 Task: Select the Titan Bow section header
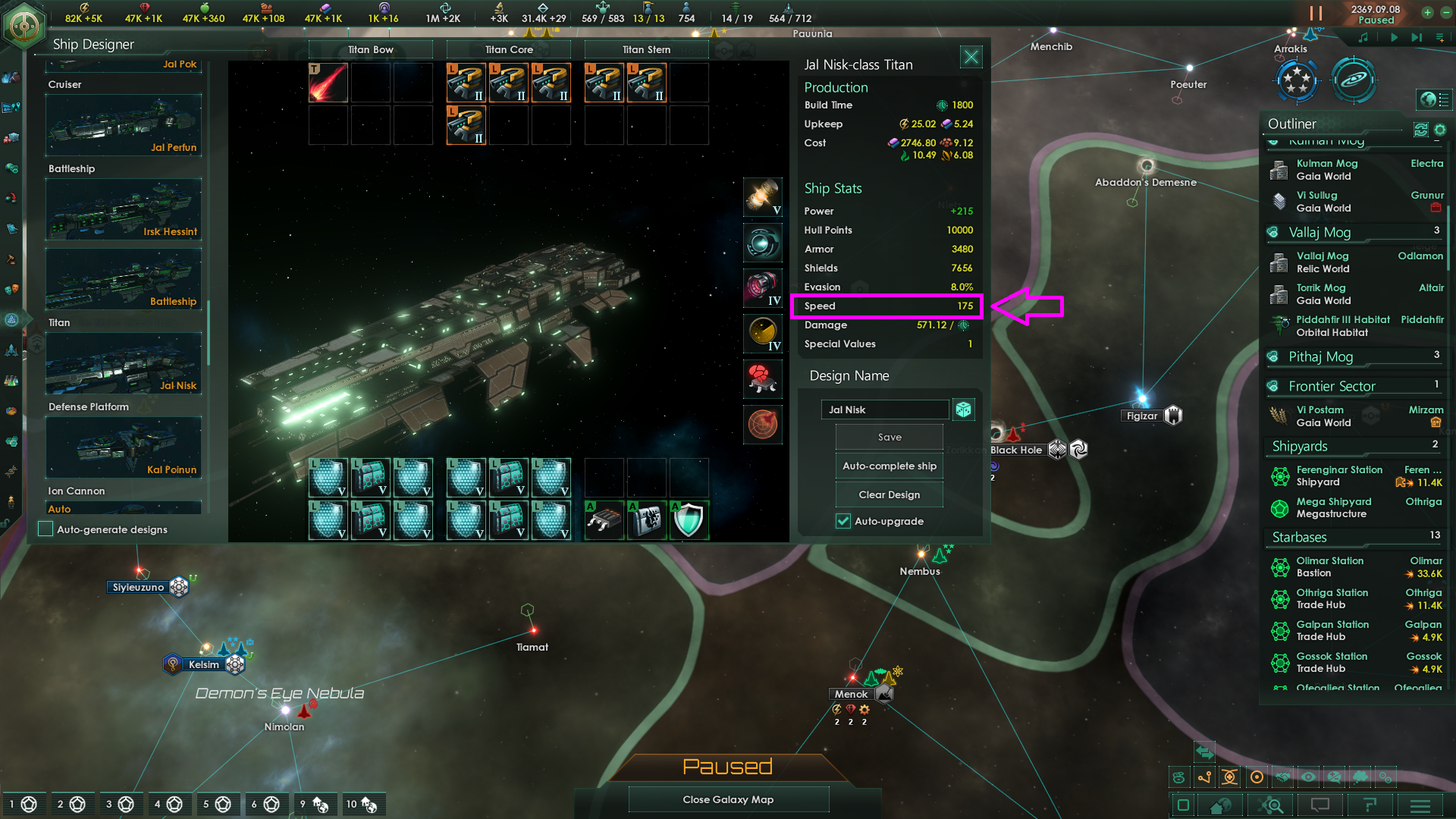point(371,50)
